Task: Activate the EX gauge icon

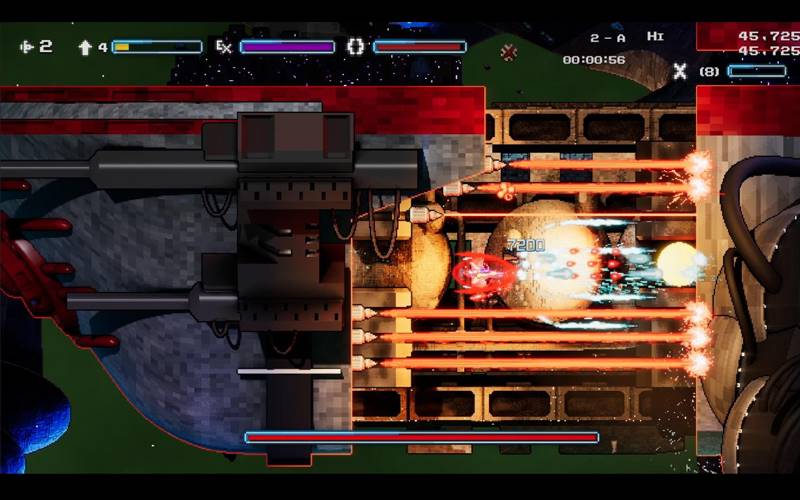Action: coord(223,46)
